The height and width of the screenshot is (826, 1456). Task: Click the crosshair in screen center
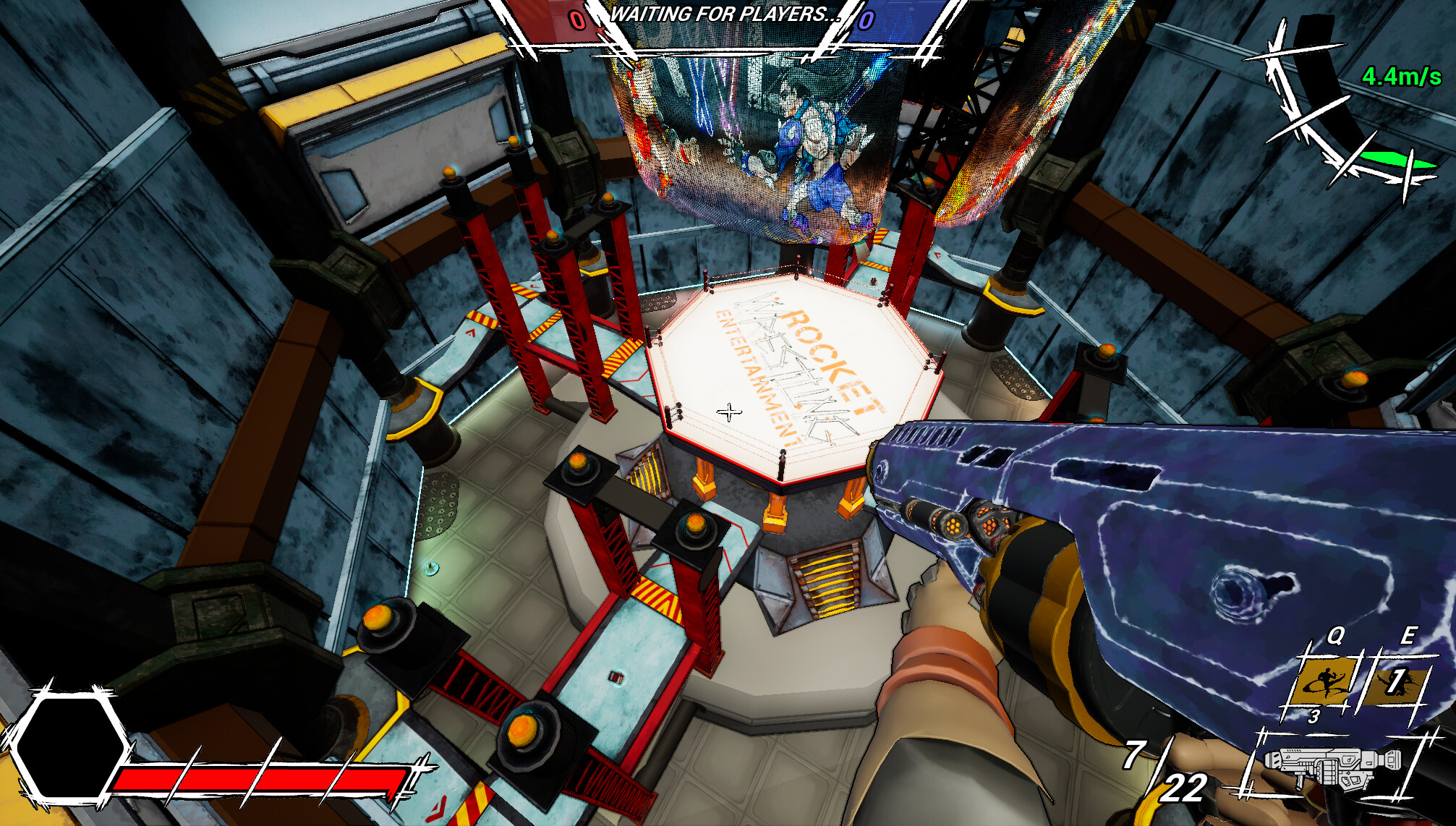pyautogui.click(x=729, y=411)
